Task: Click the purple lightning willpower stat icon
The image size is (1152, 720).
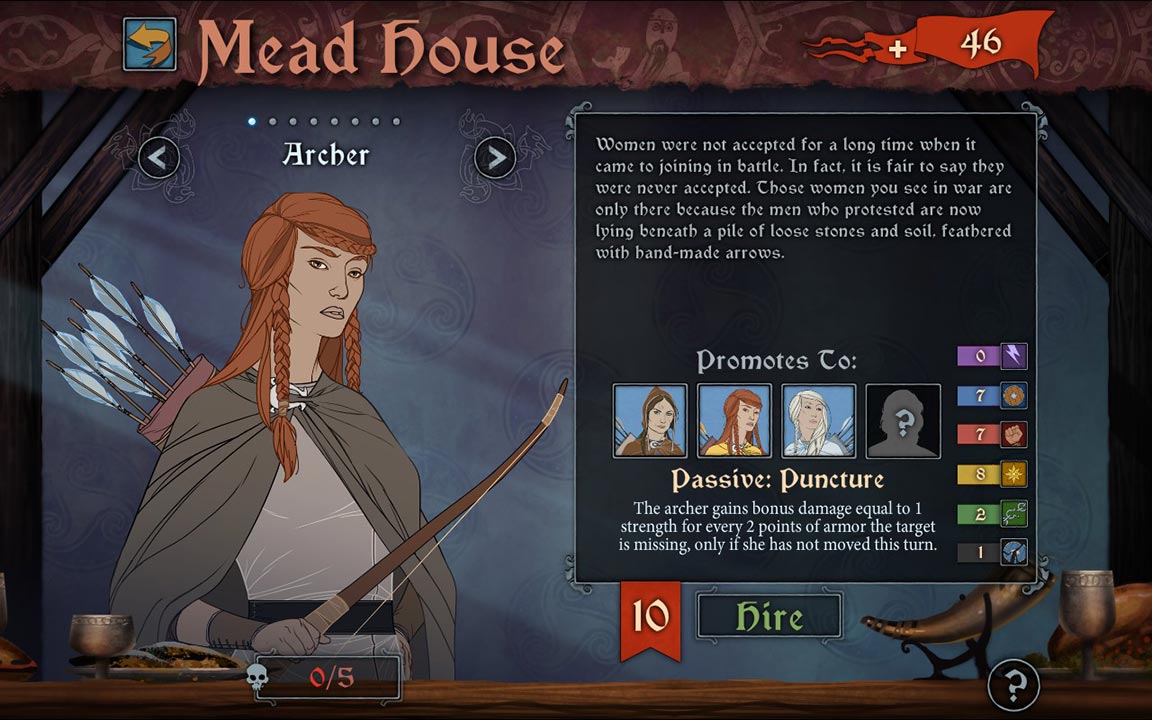Action: pyautogui.click(x=1014, y=356)
